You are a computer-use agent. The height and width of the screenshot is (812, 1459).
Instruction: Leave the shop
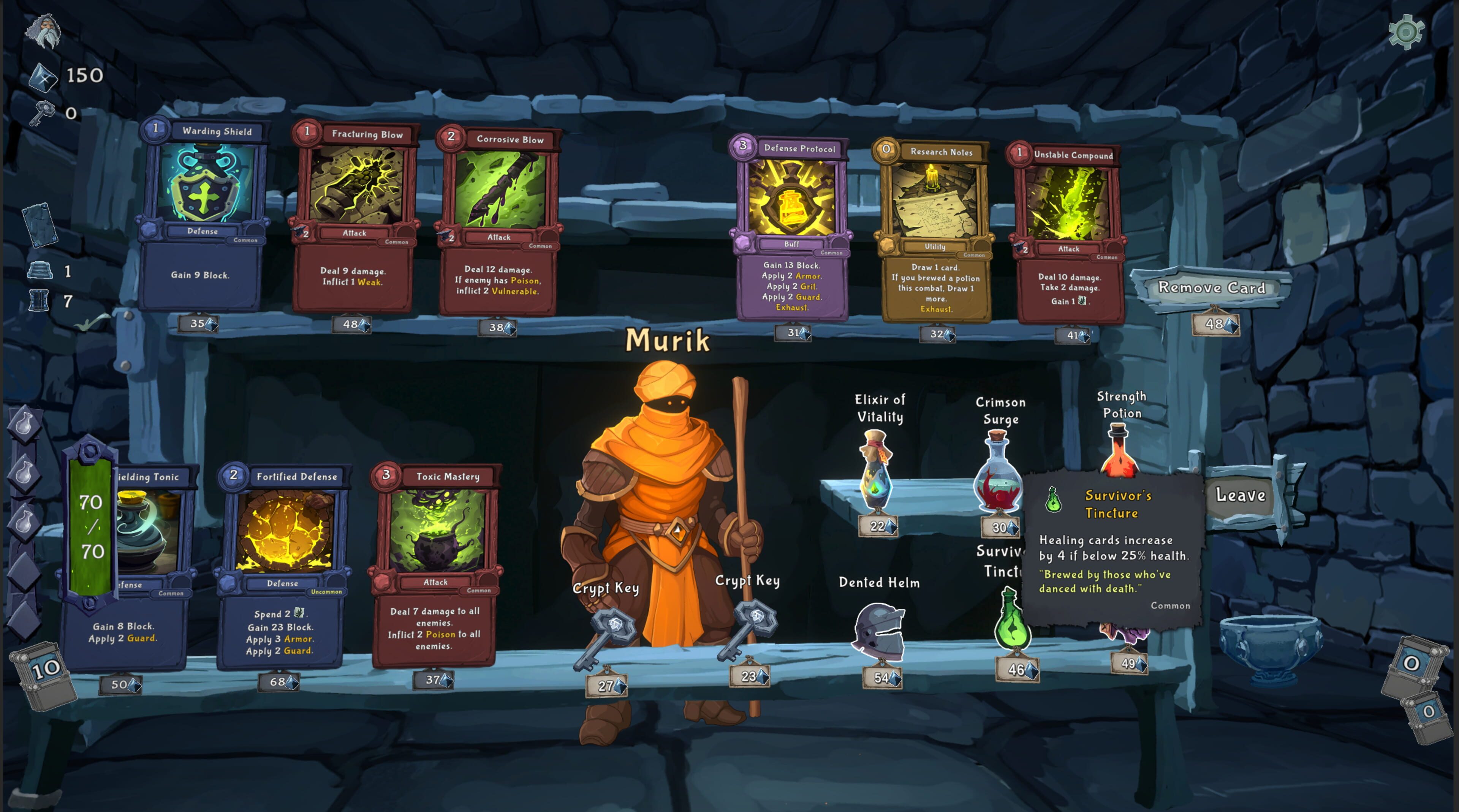1241,496
